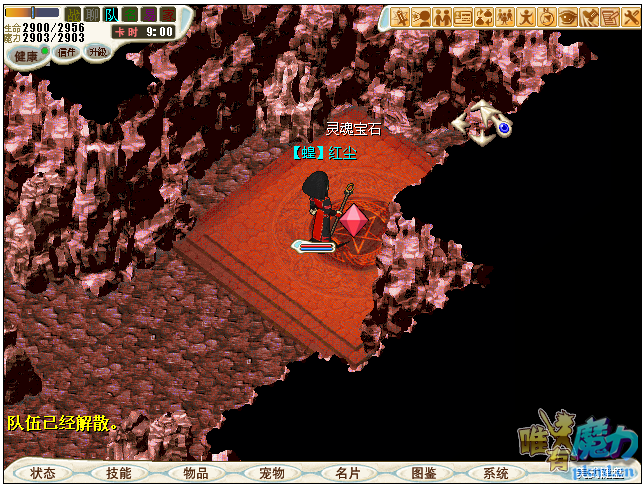Click the eye icon in top toolbar
The width and height of the screenshot is (643, 486).
(568, 17)
